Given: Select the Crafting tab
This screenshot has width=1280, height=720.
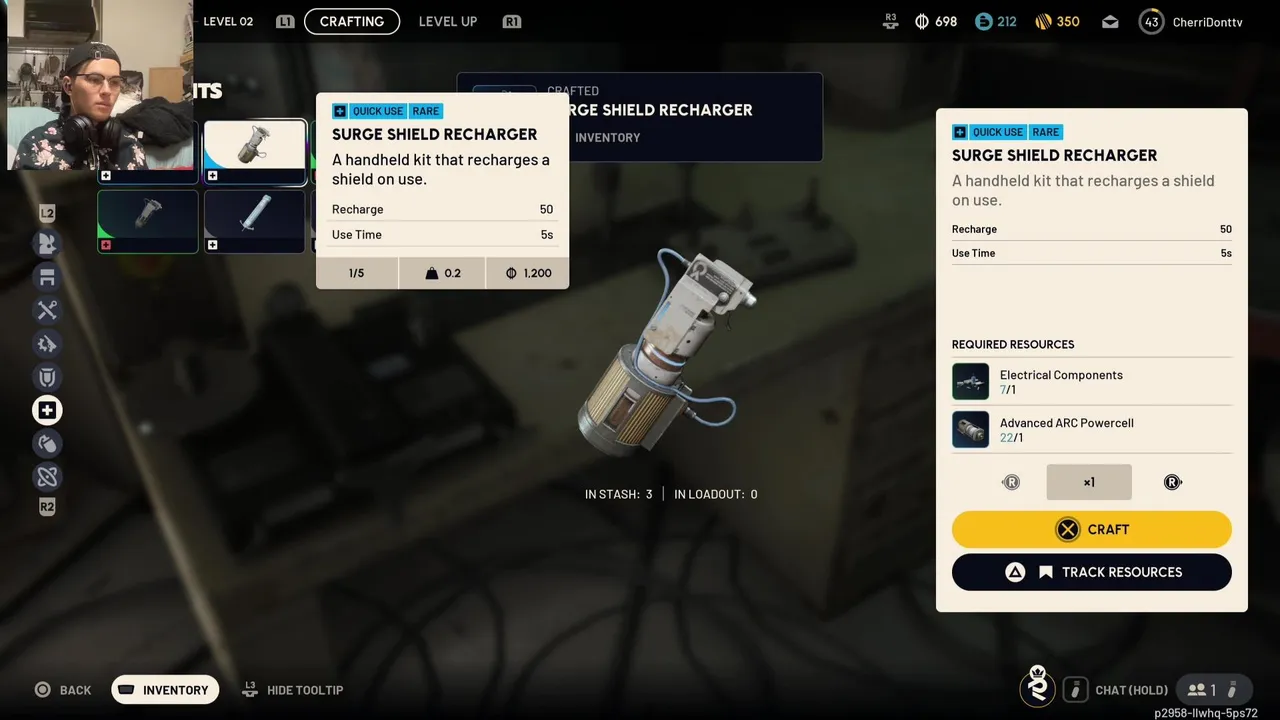Looking at the screenshot, I should click(x=351, y=21).
